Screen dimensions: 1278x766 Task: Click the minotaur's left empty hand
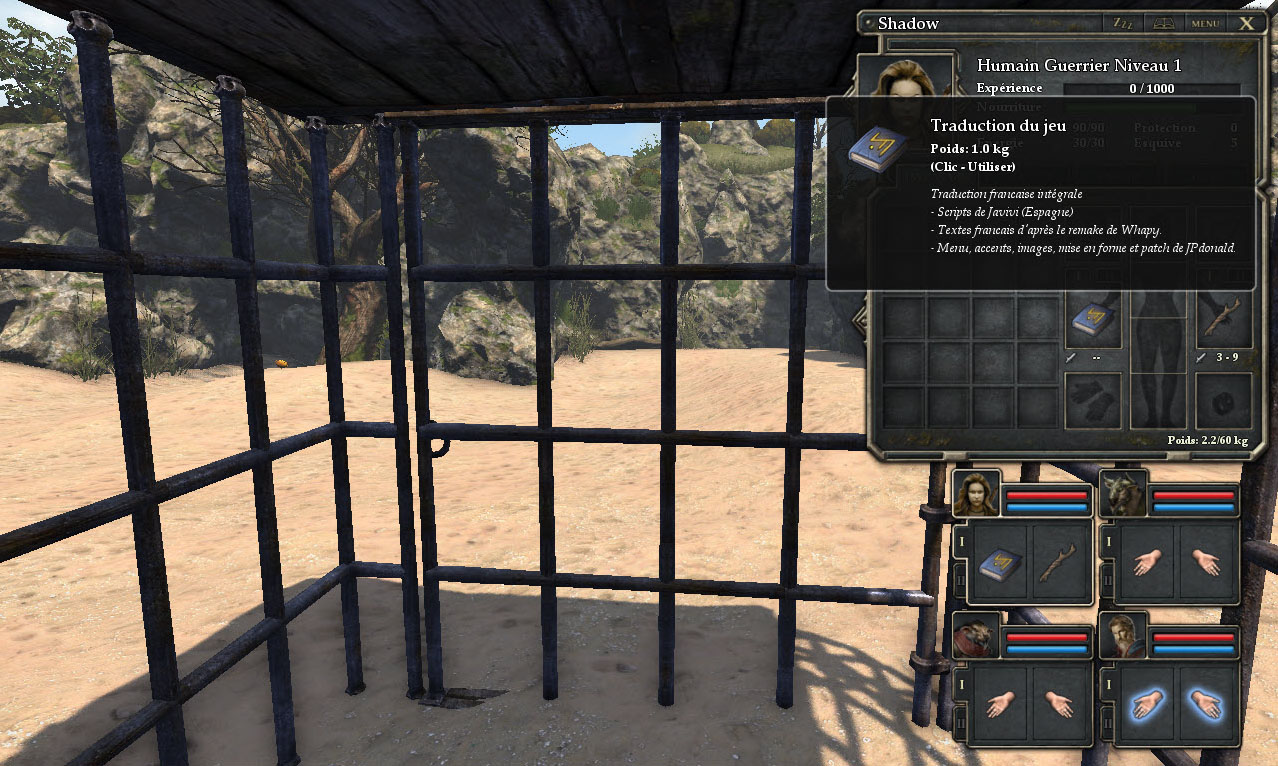pyautogui.click(x=1148, y=563)
